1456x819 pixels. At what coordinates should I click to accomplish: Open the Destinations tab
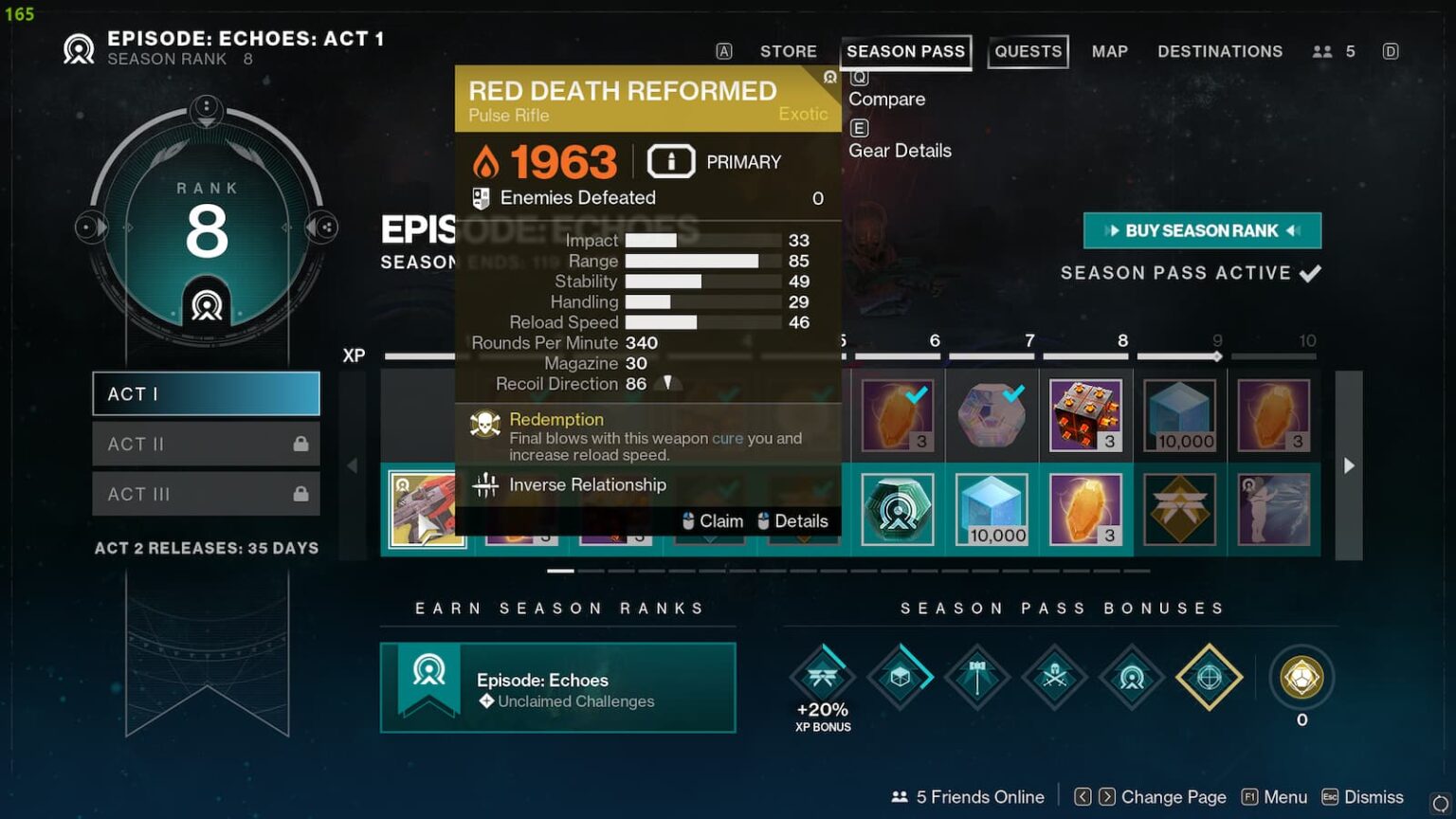click(x=1219, y=51)
